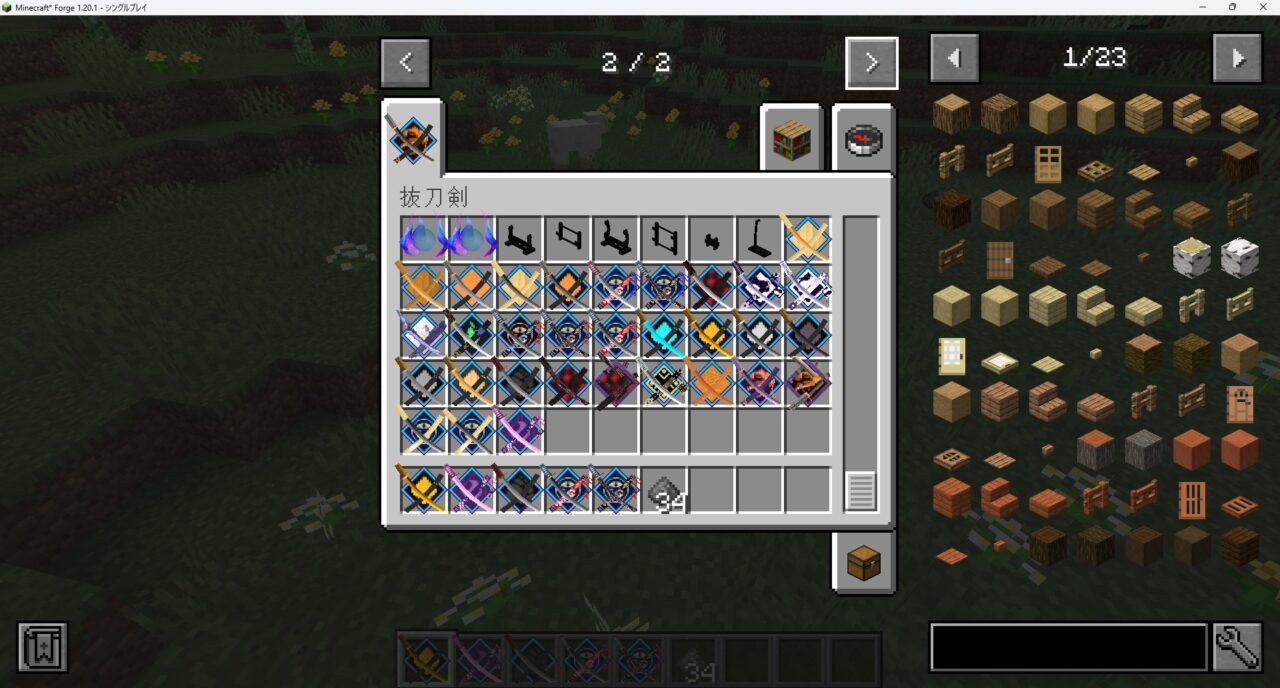Close the Minecraft window
The image size is (1280, 688).
tap(1262, 7)
